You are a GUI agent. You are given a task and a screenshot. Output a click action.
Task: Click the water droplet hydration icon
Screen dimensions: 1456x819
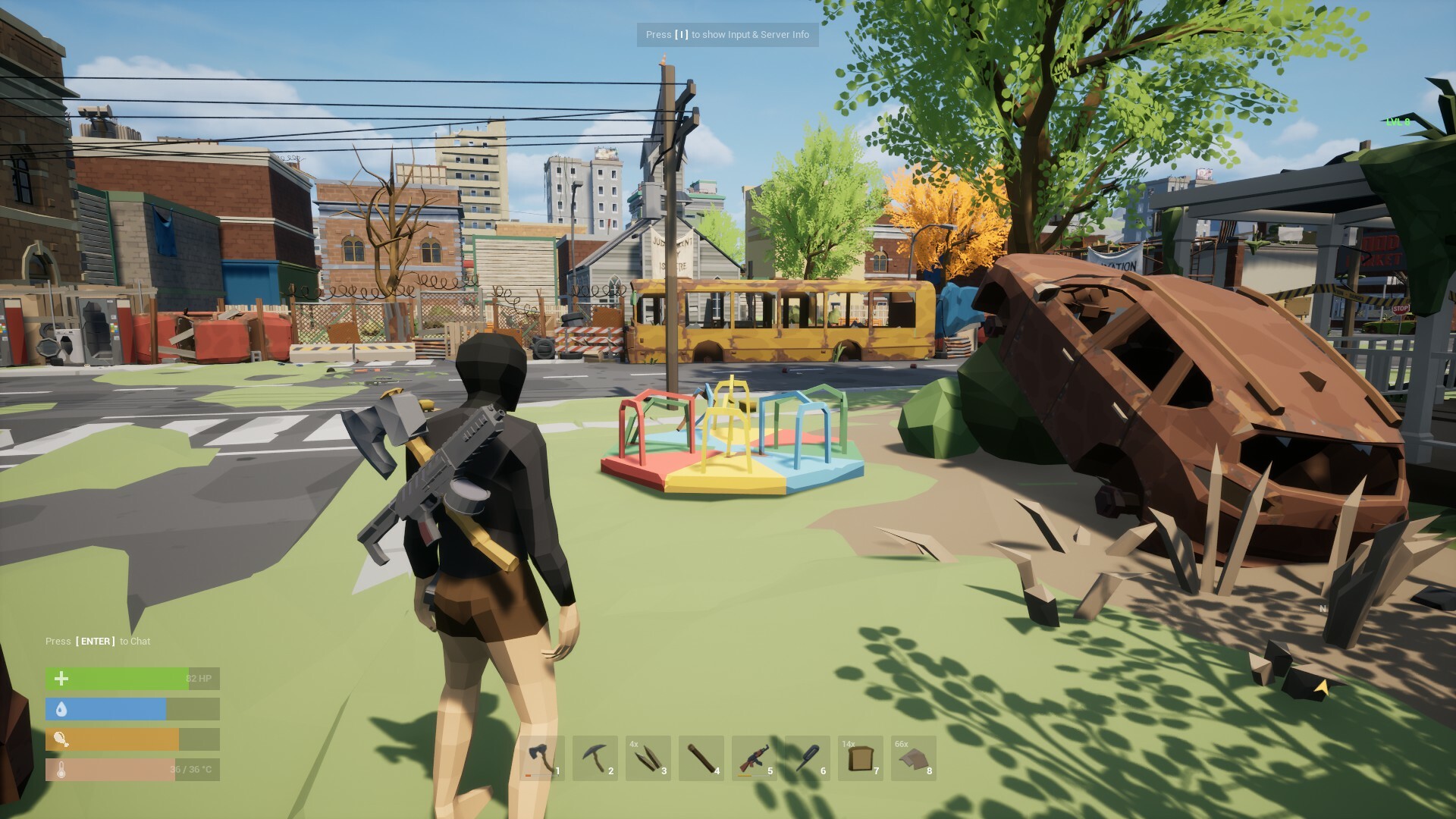60,709
